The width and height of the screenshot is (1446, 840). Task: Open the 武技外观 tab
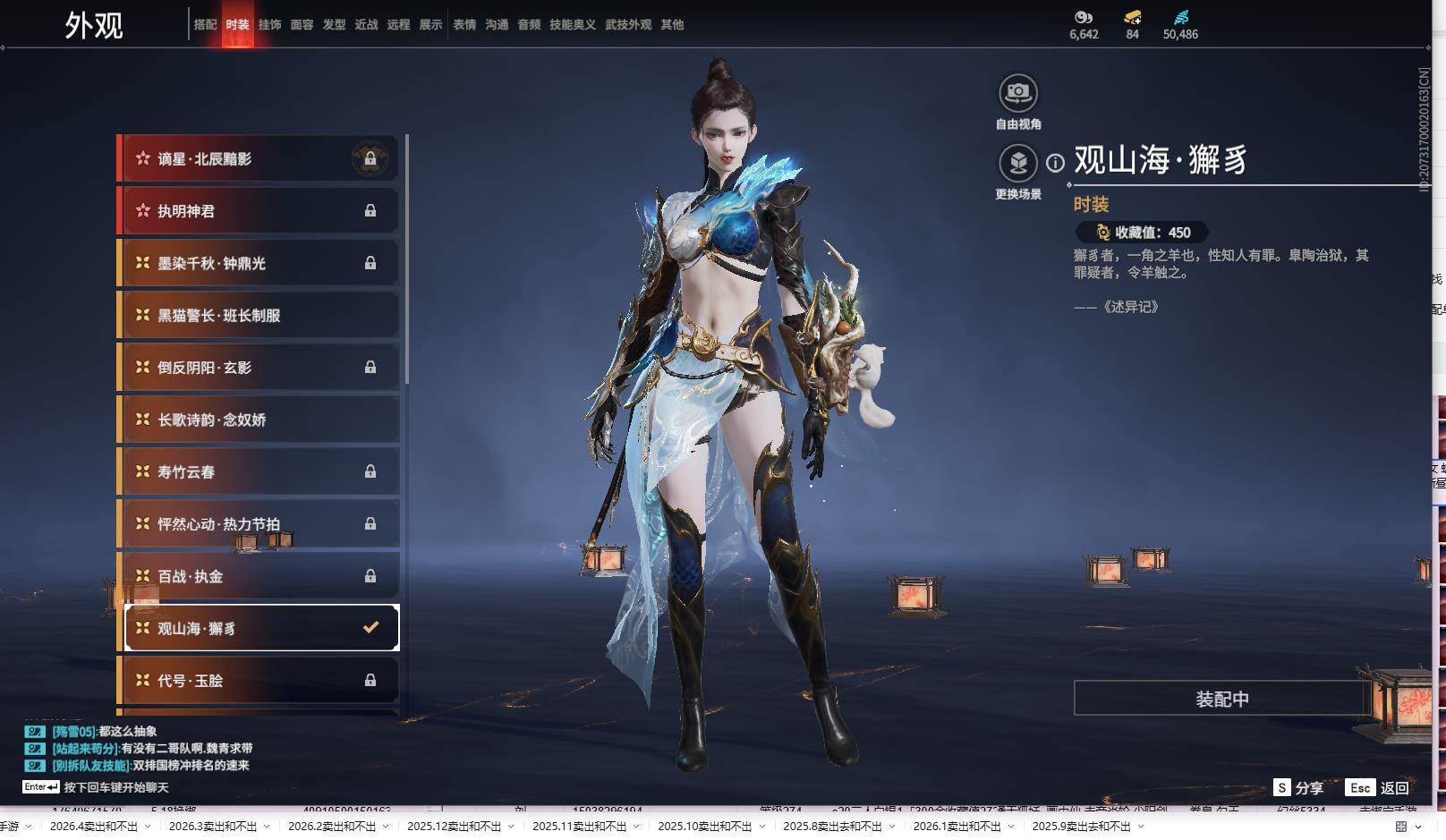(x=628, y=25)
